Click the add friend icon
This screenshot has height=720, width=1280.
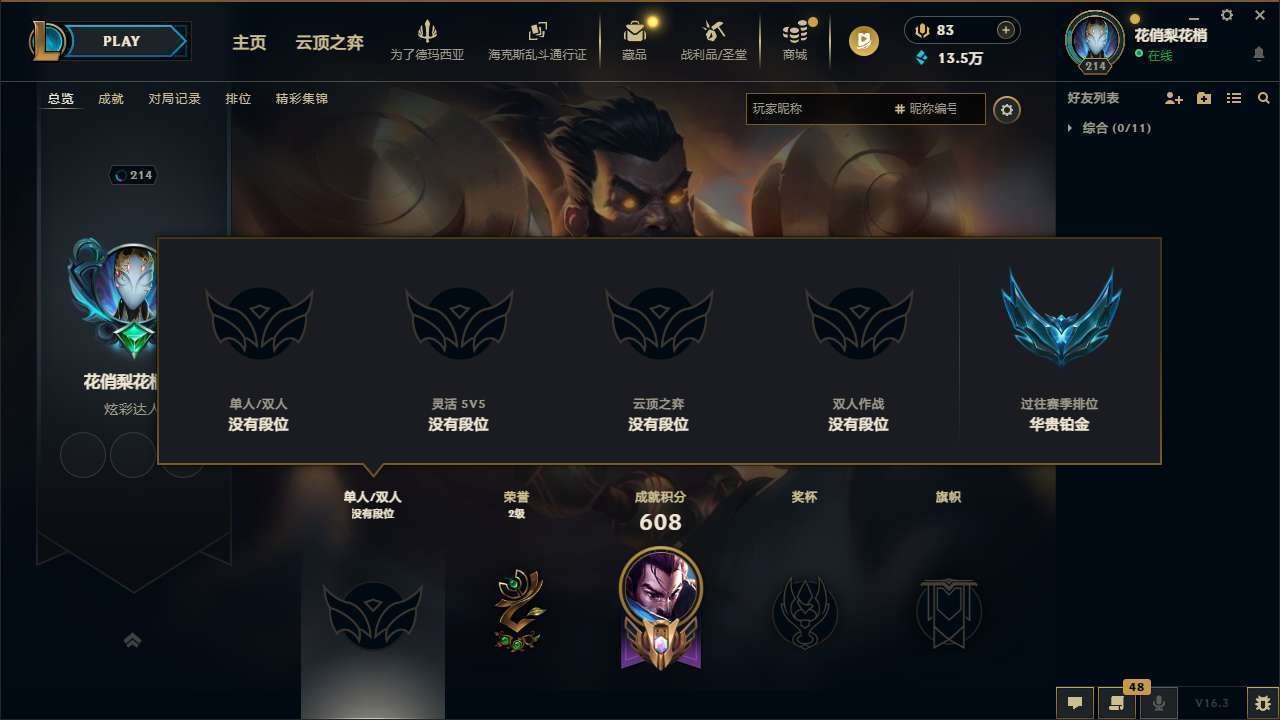[1172, 98]
